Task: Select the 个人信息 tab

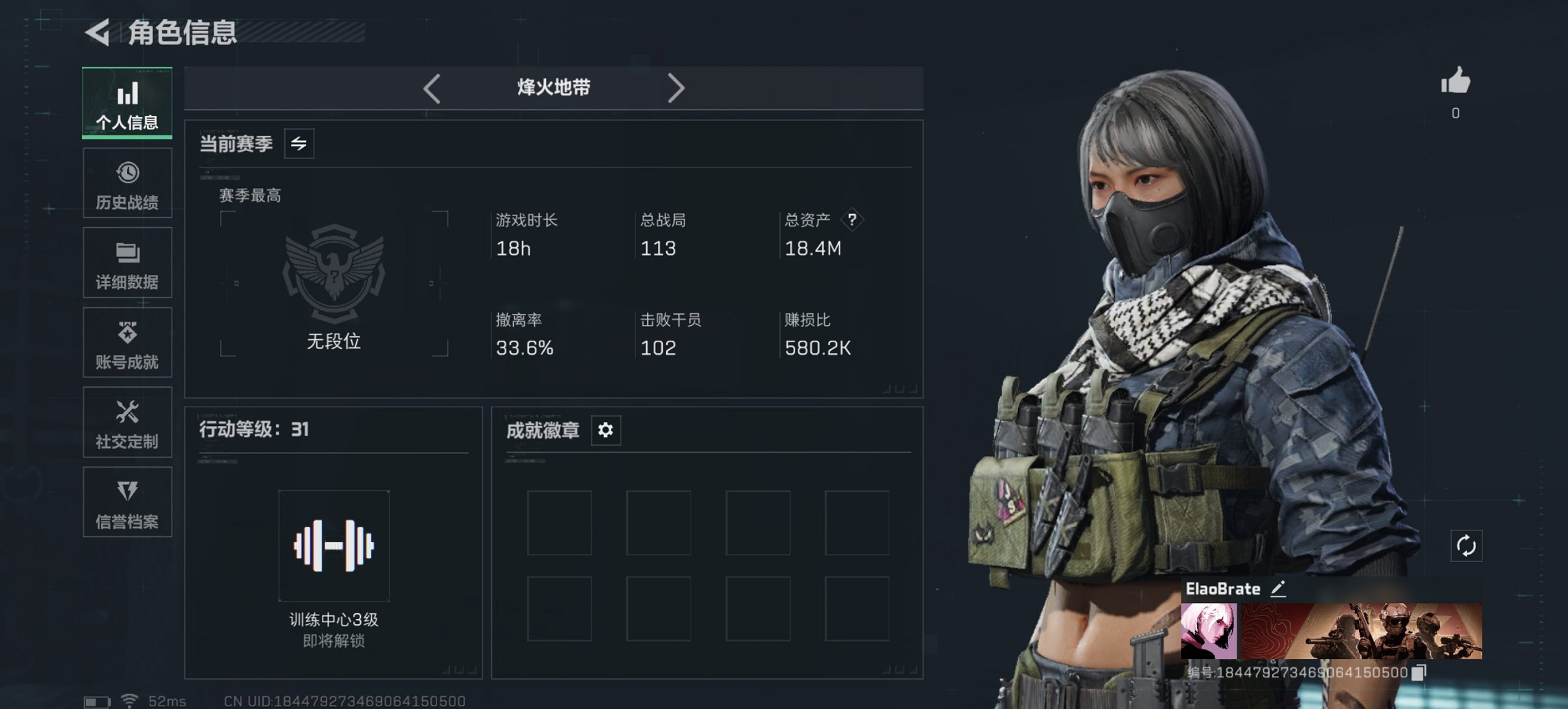Action: tap(127, 103)
